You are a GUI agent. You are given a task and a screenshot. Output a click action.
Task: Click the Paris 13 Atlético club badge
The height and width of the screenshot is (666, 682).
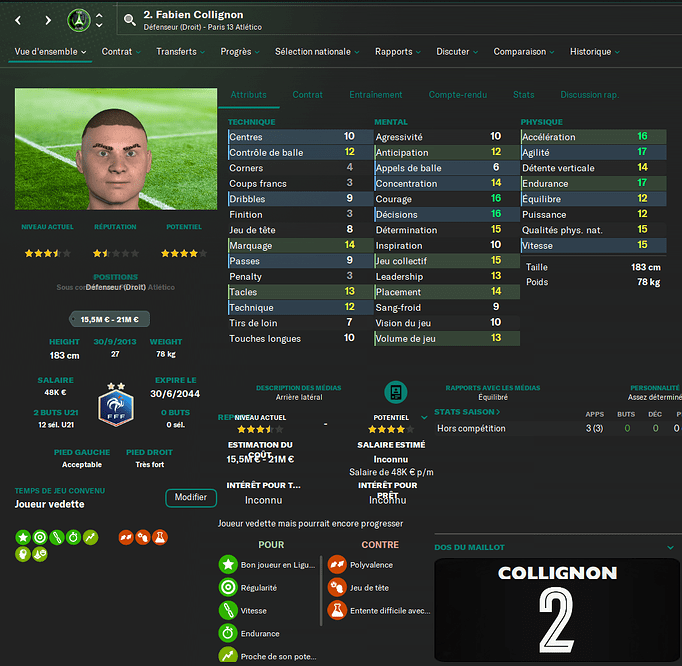click(x=79, y=20)
